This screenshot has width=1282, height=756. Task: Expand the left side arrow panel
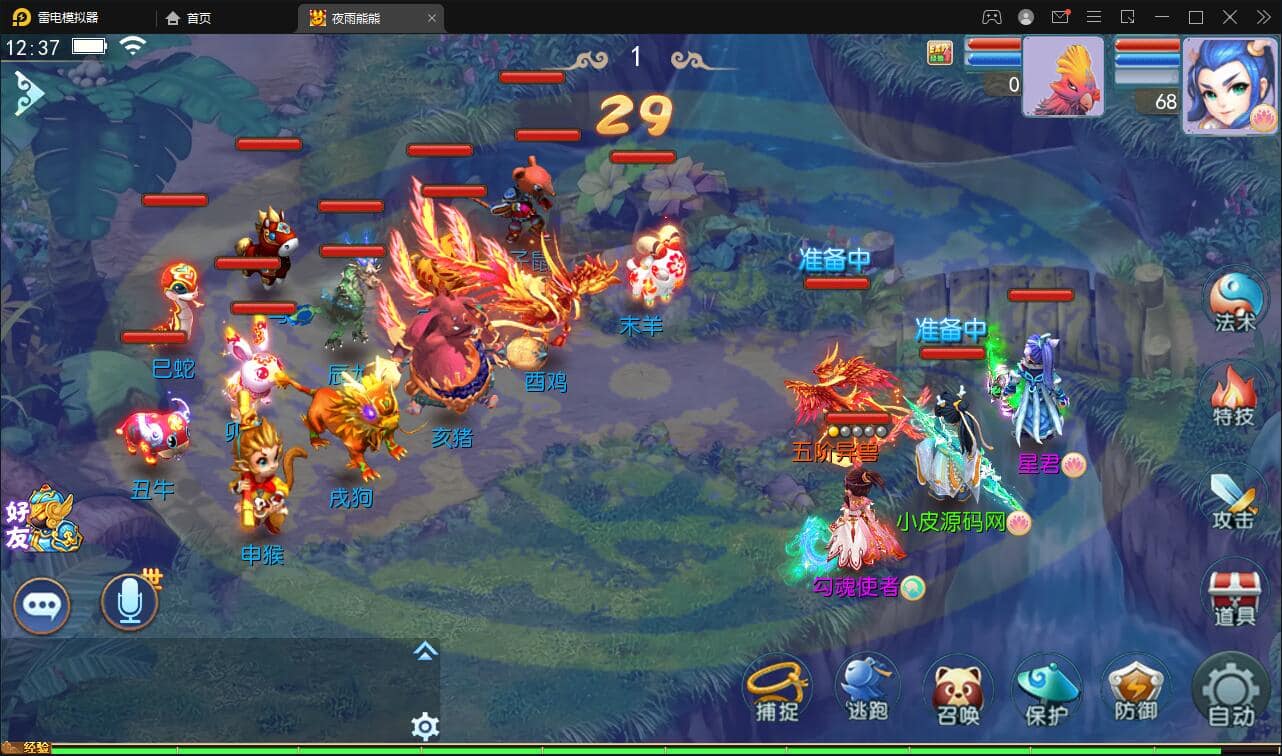click(x=31, y=92)
